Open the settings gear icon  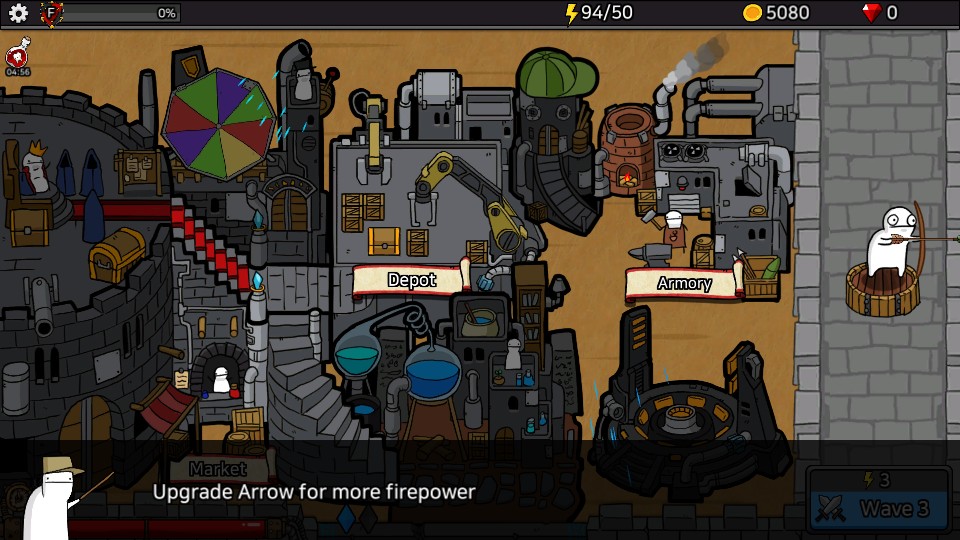[18, 13]
